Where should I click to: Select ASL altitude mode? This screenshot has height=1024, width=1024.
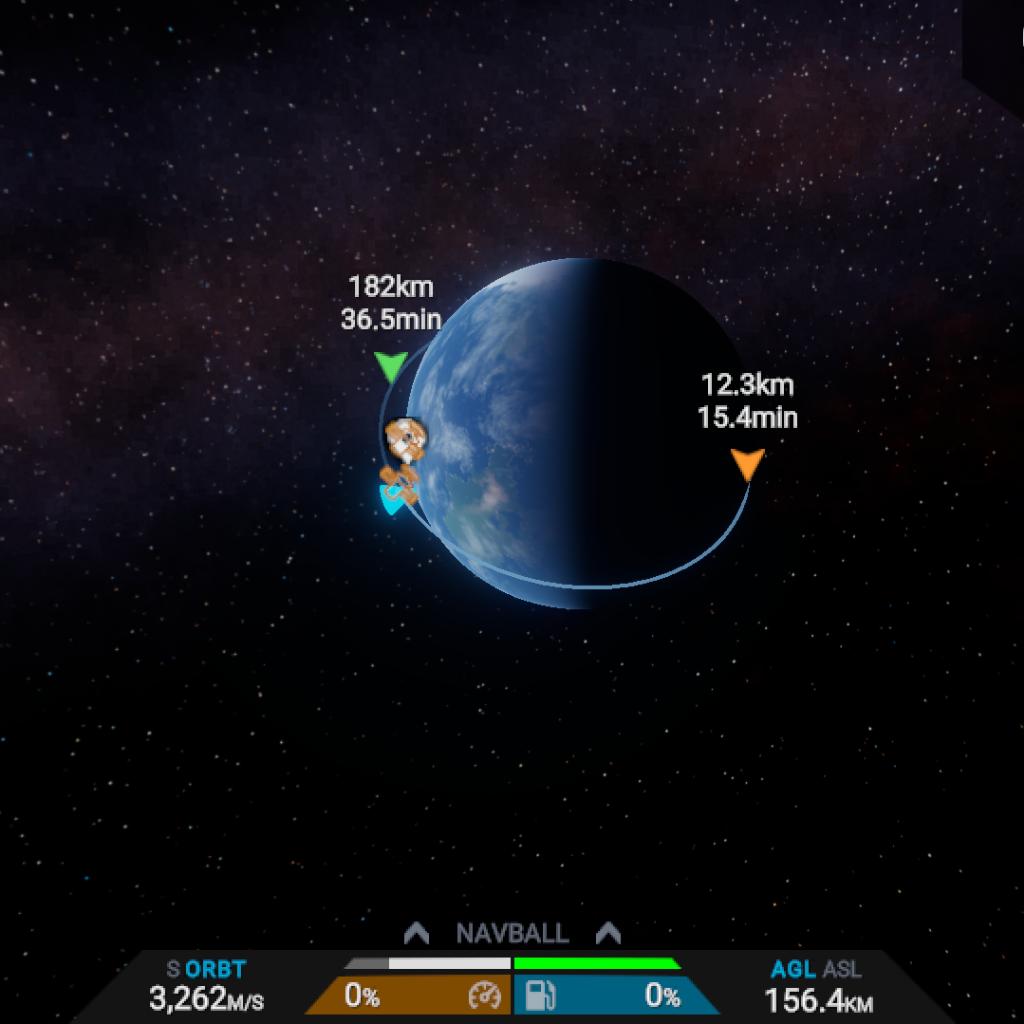841,969
